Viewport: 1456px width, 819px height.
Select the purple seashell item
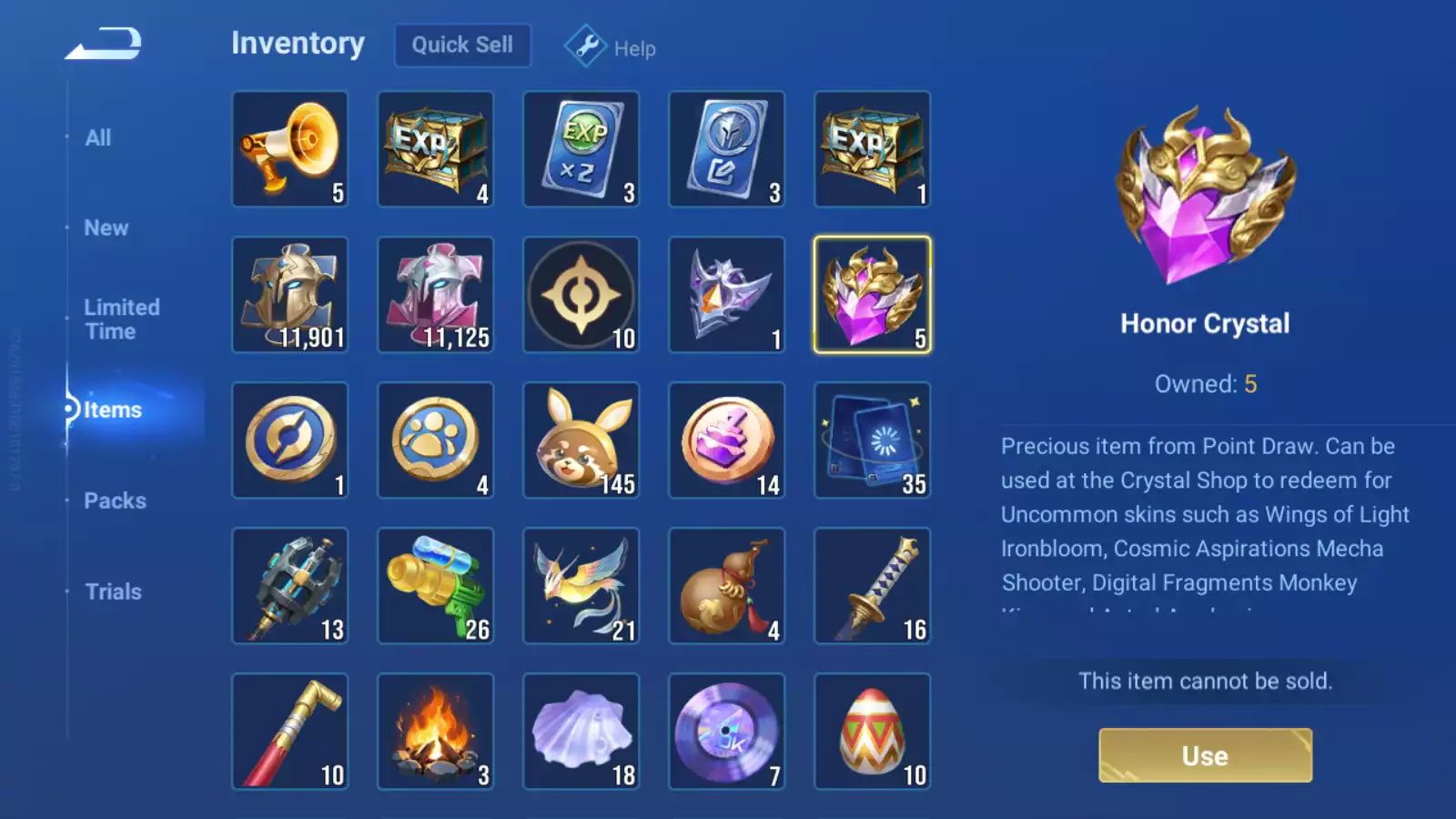581,732
